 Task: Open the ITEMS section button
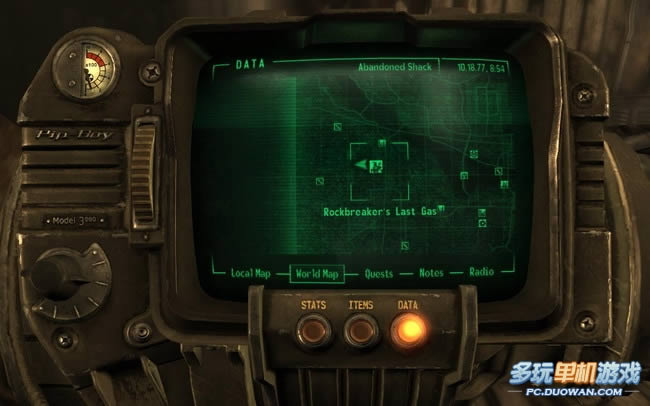point(359,329)
